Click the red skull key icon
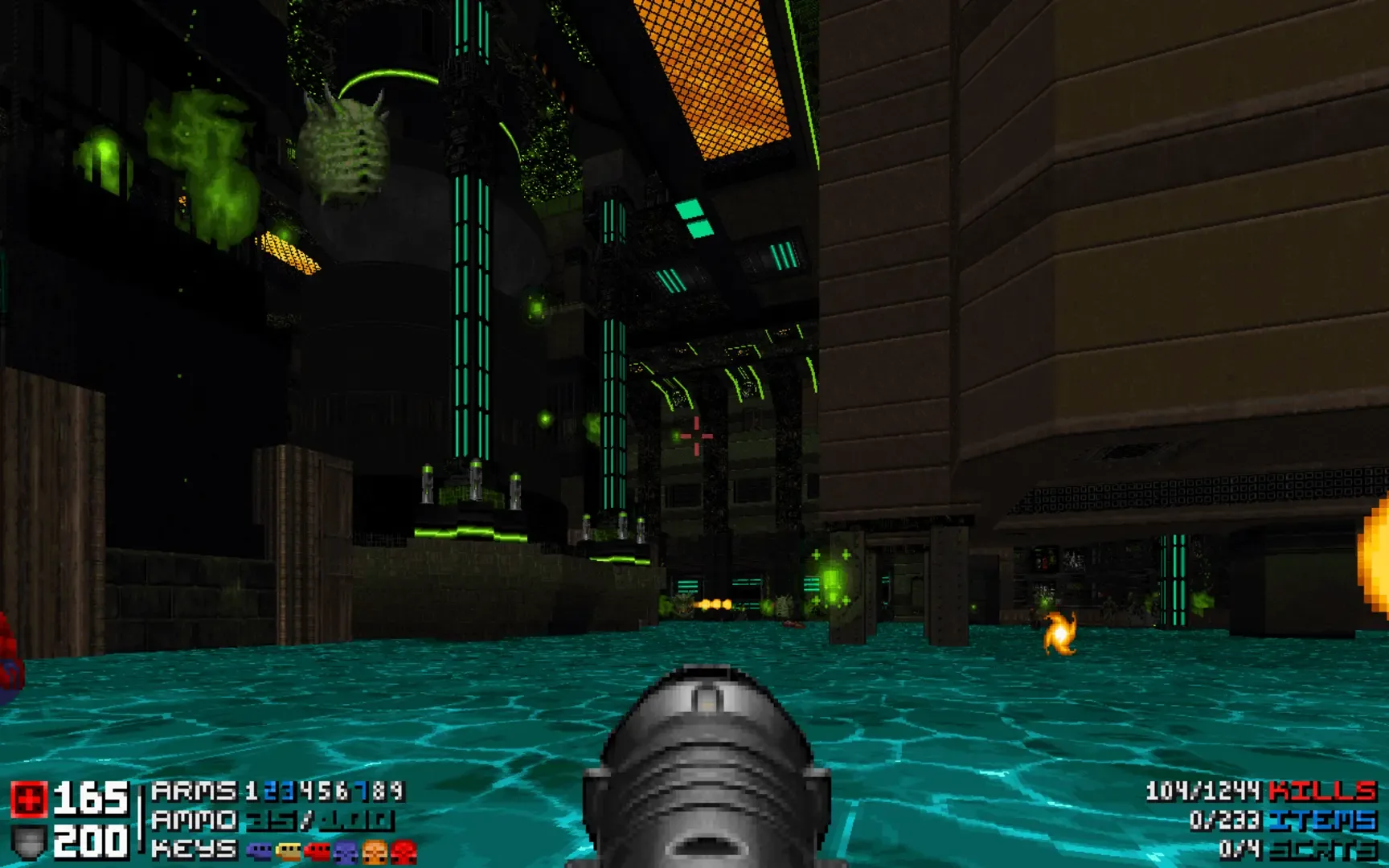 point(402,850)
